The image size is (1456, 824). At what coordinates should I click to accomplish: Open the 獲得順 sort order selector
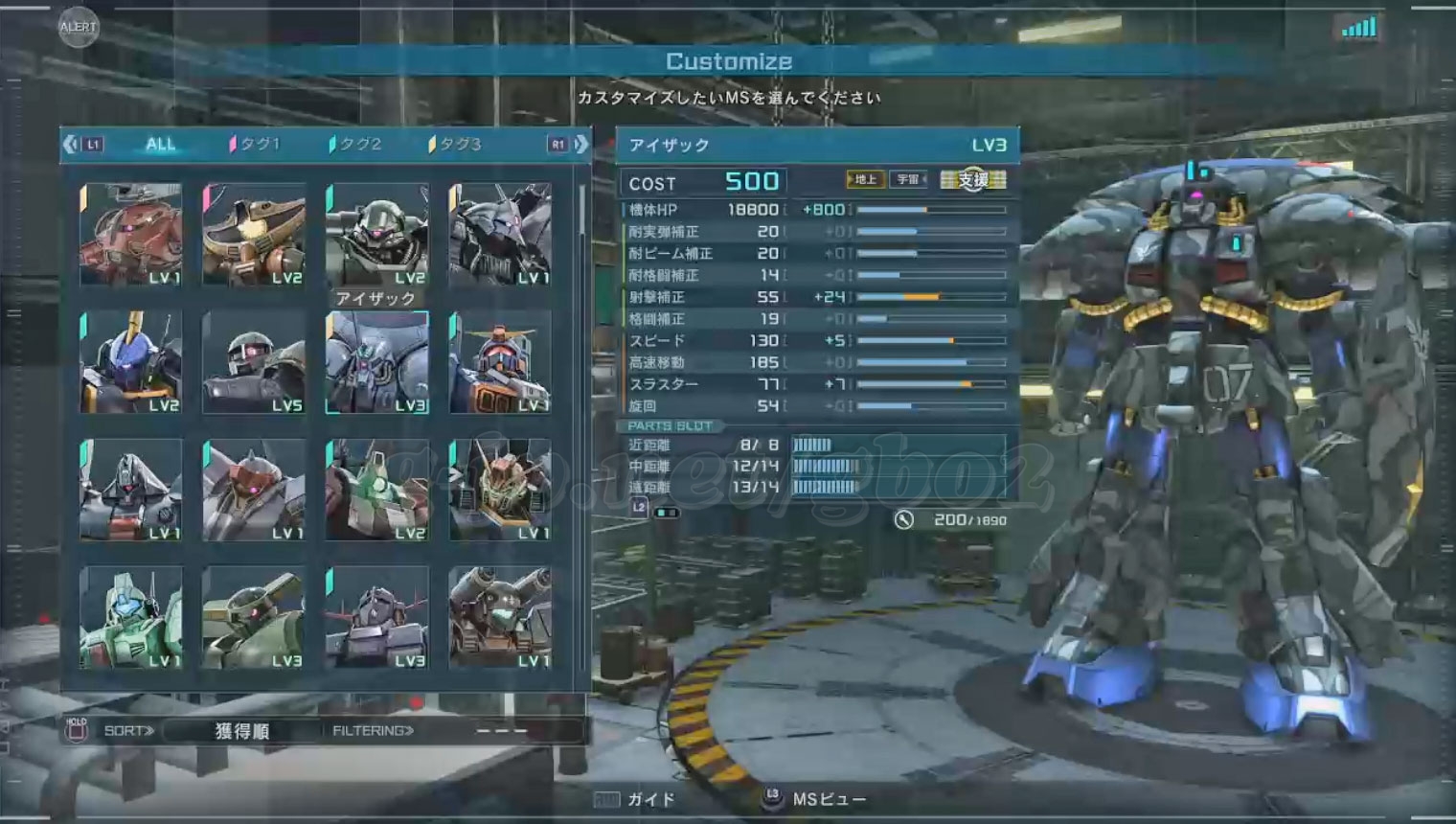click(241, 731)
